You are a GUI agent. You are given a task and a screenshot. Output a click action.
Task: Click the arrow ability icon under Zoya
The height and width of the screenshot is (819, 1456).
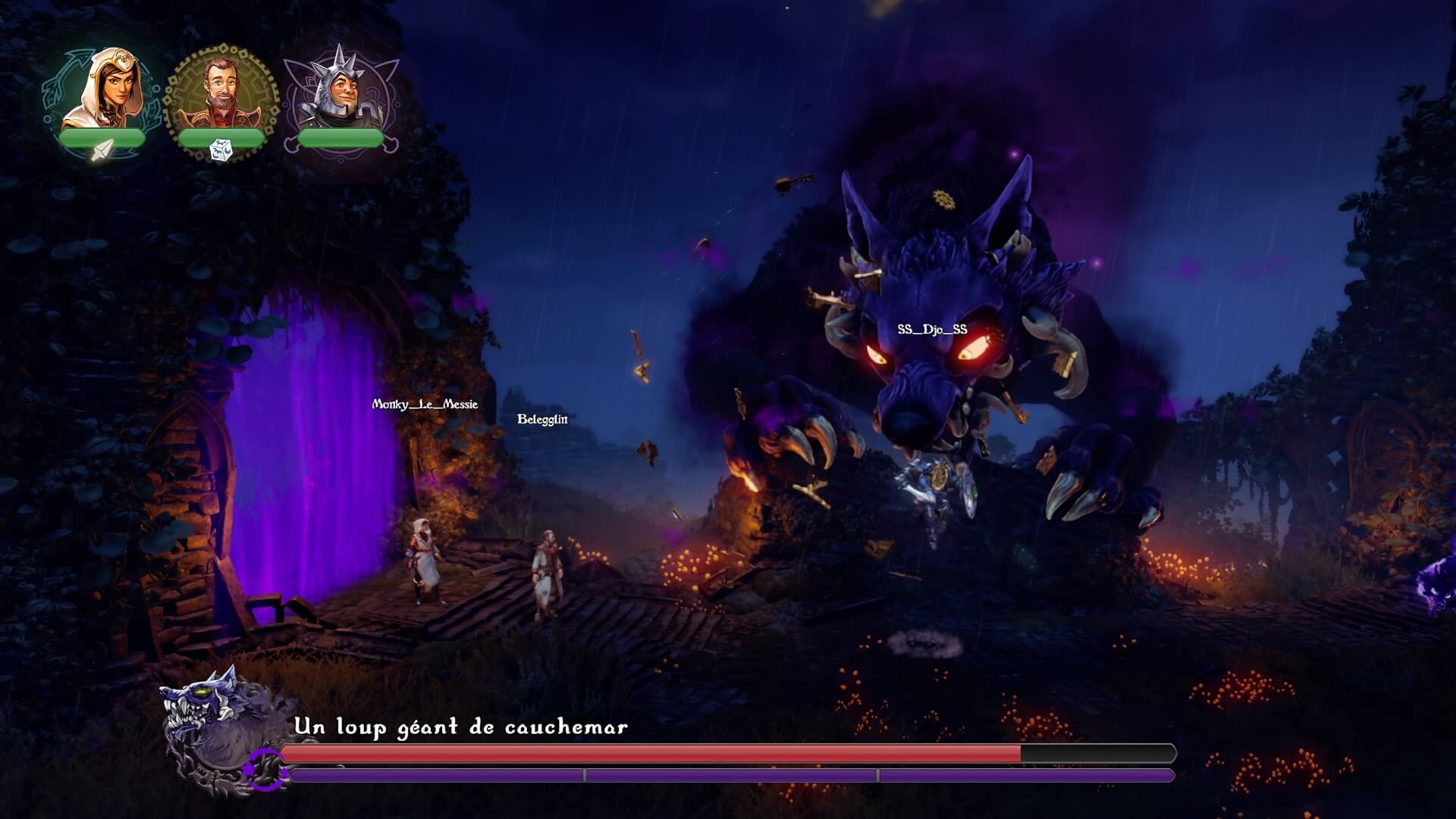[101, 151]
